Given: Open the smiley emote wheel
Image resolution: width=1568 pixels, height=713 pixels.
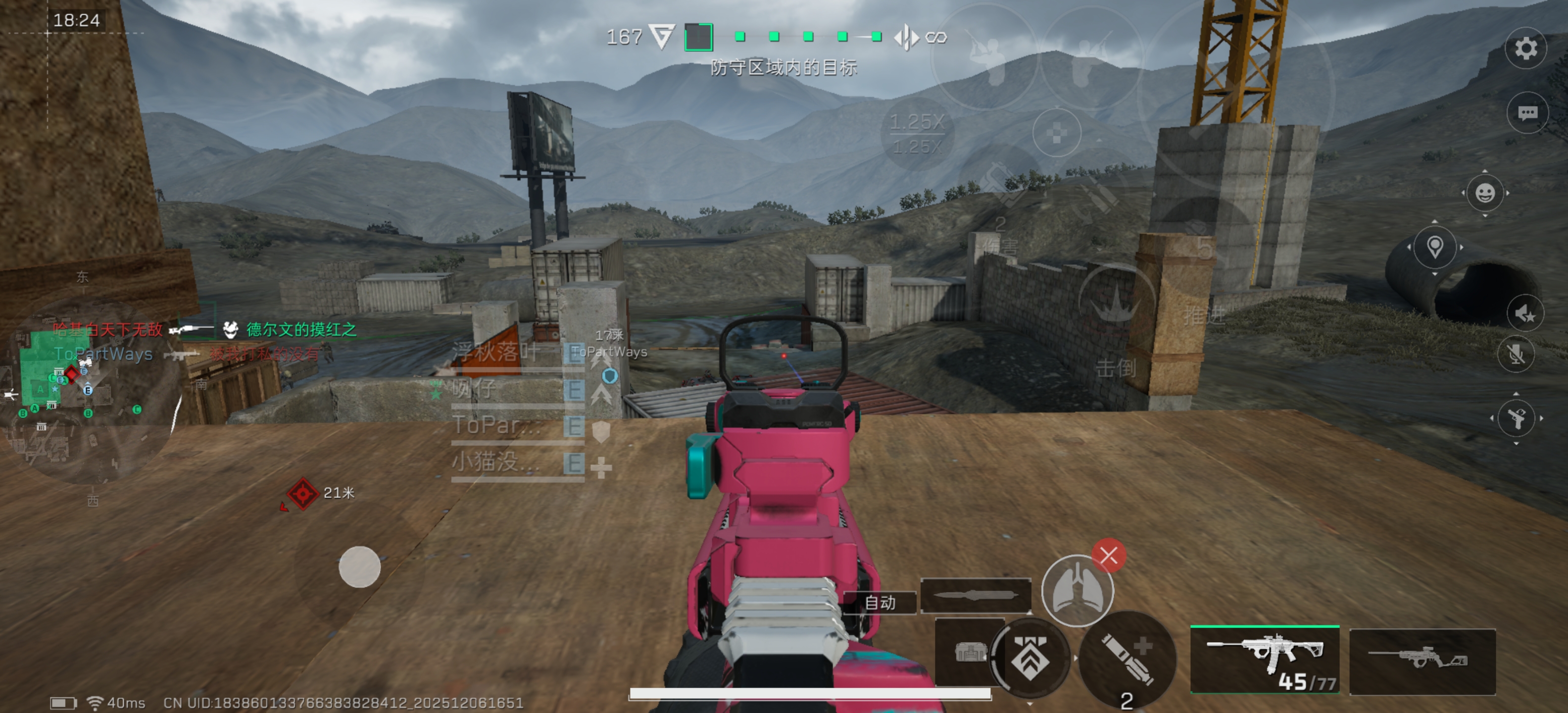Looking at the screenshot, I should click(x=1485, y=193).
